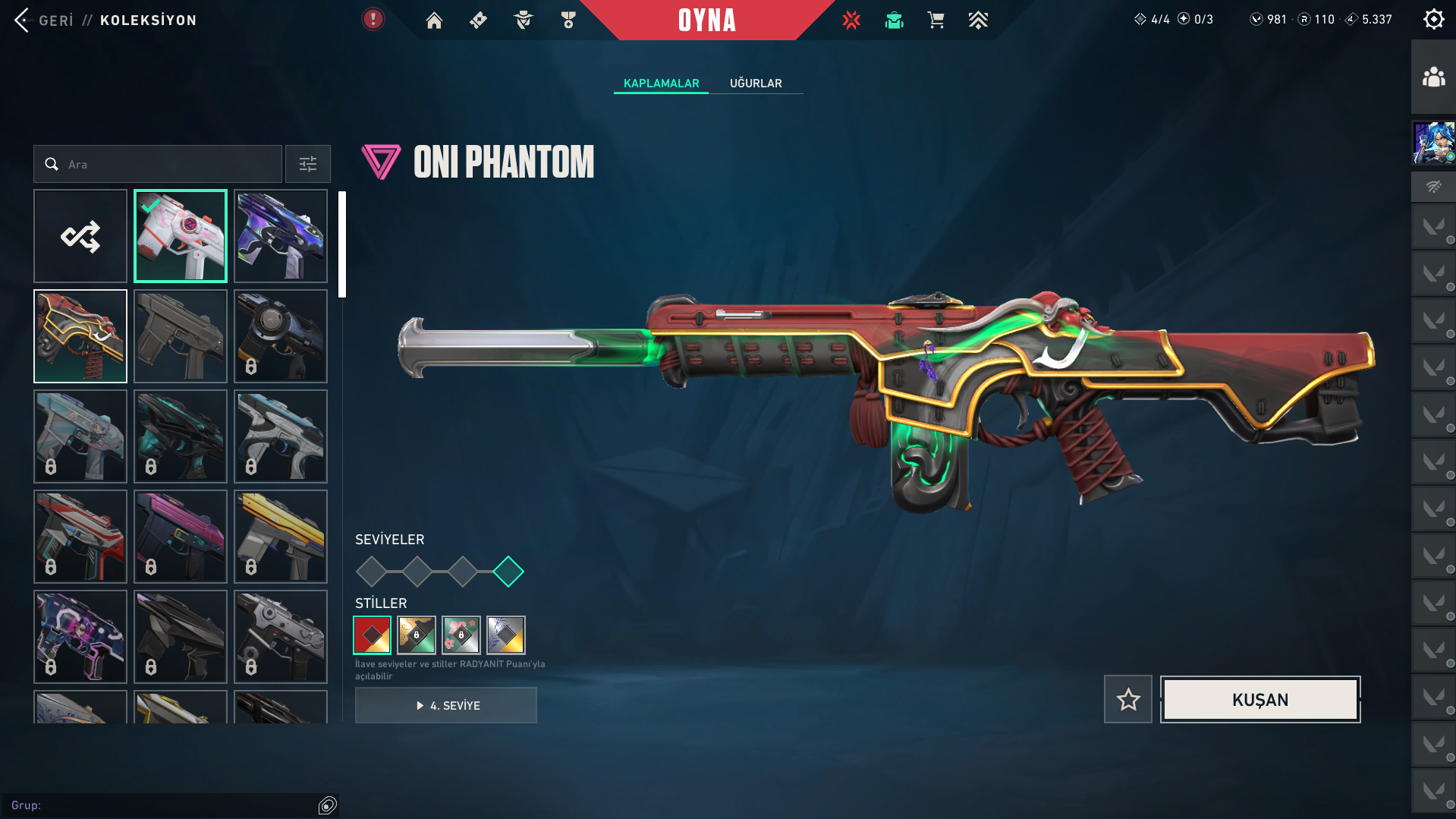Choose the random shuffle skin tile

click(x=80, y=236)
